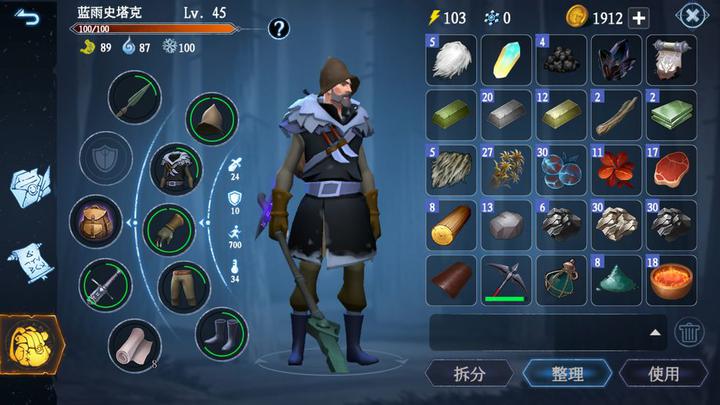Choose the red flower item stack
This screenshot has width=720, height=405.
click(x=616, y=169)
